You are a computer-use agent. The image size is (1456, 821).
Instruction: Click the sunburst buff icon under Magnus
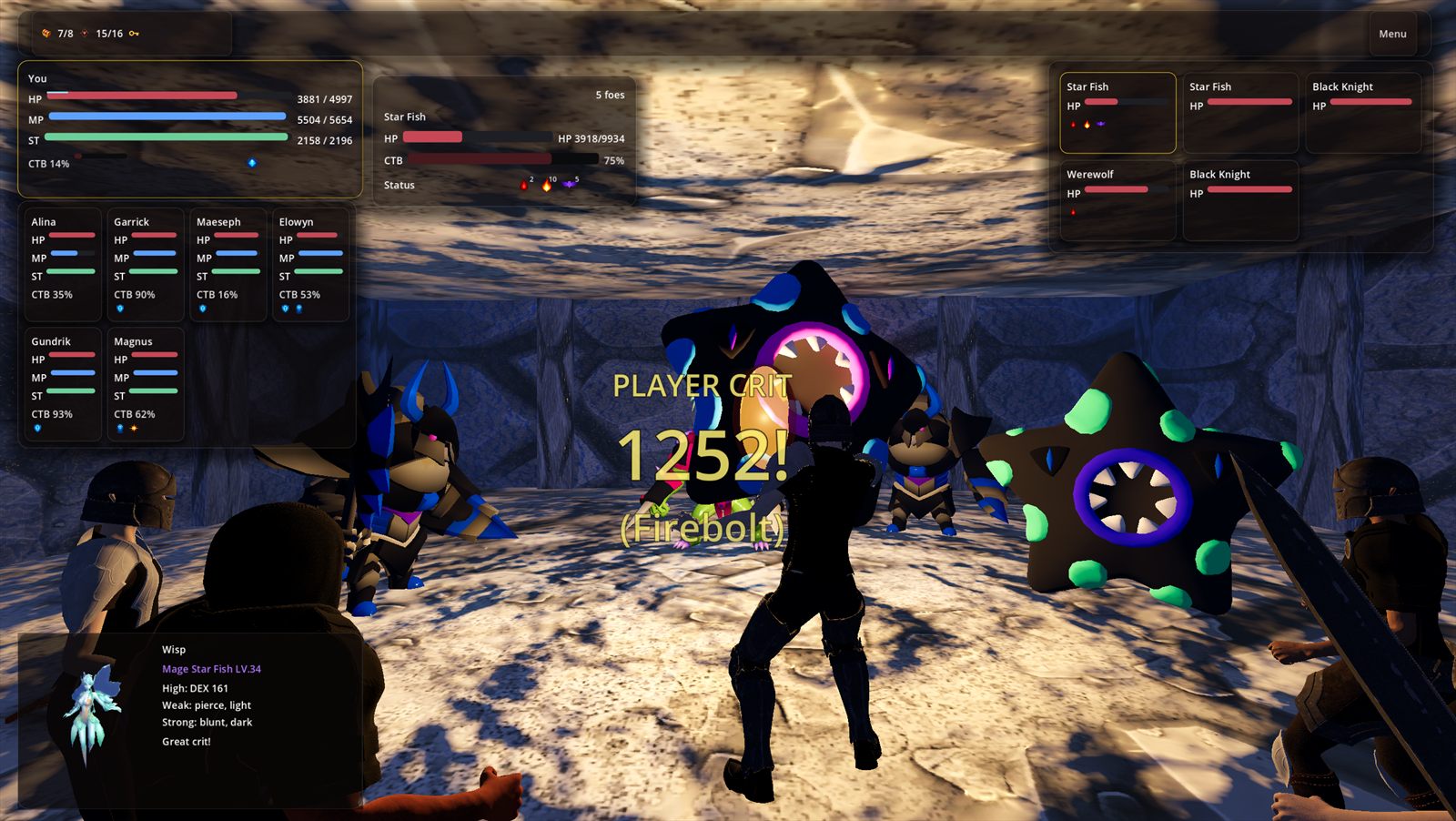click(134, 429)
